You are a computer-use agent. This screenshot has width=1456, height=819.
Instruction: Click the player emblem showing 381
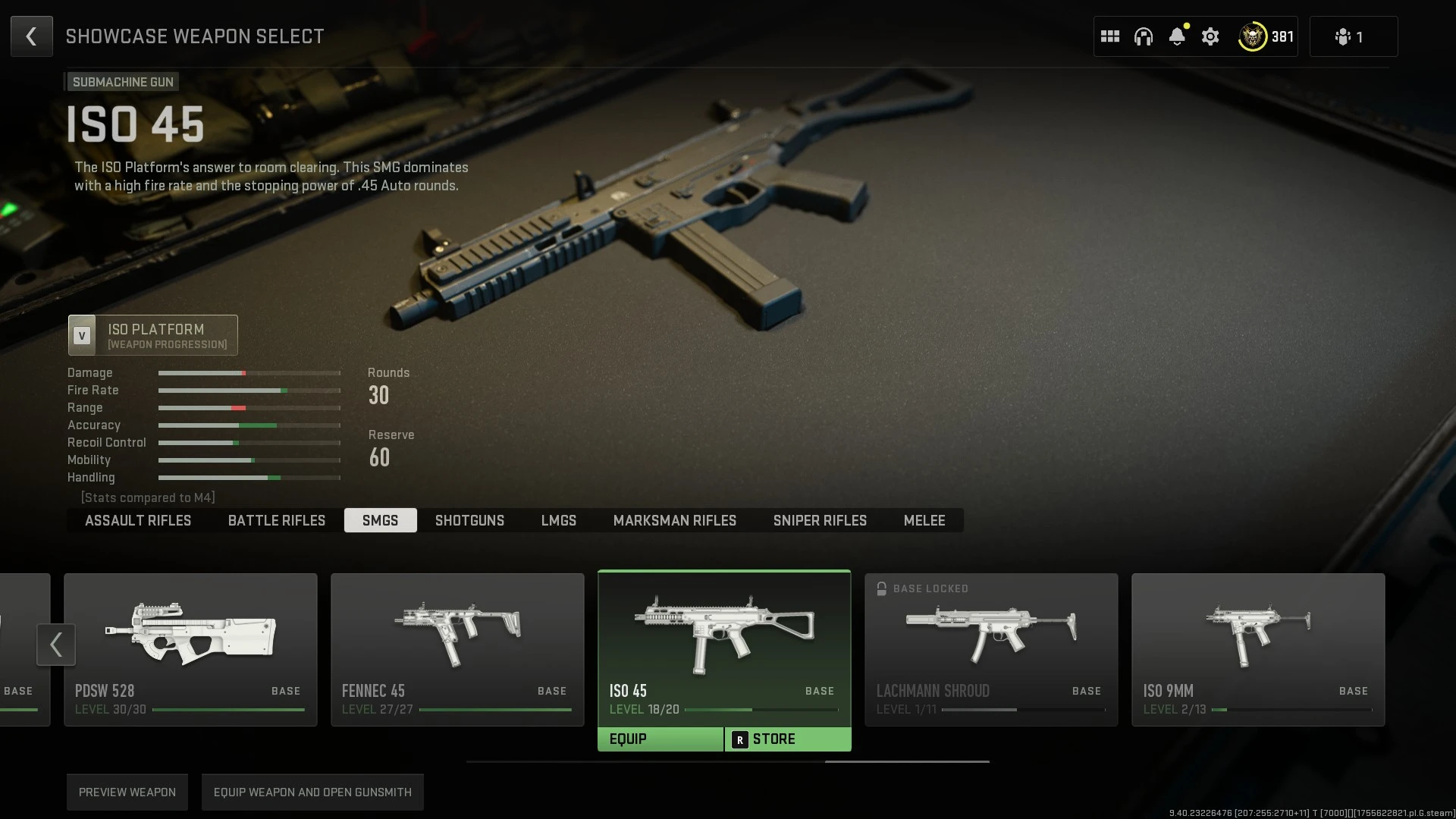(x=1255, y=36)
